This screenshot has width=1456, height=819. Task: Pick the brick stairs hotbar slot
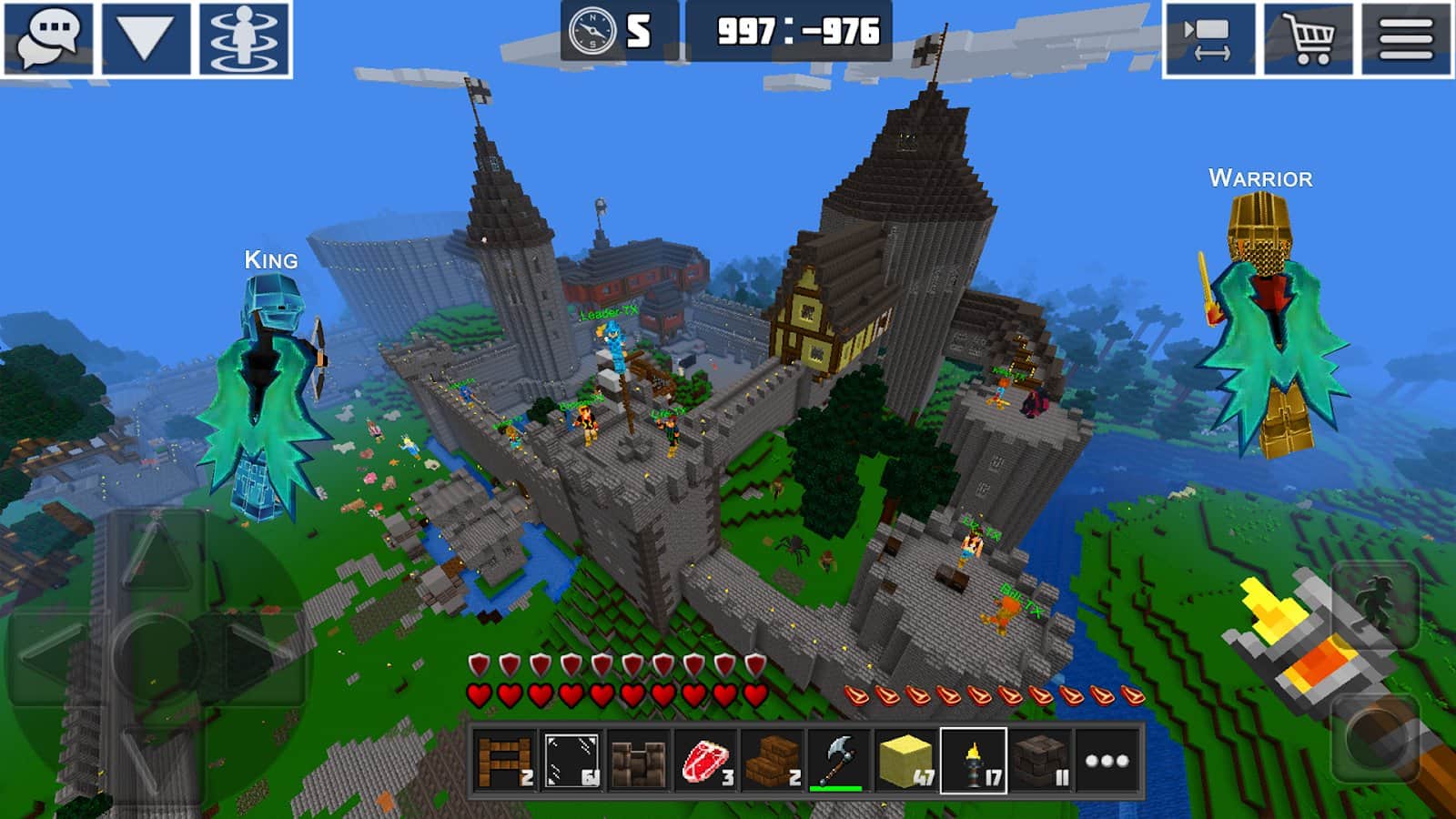coord(773,761)
